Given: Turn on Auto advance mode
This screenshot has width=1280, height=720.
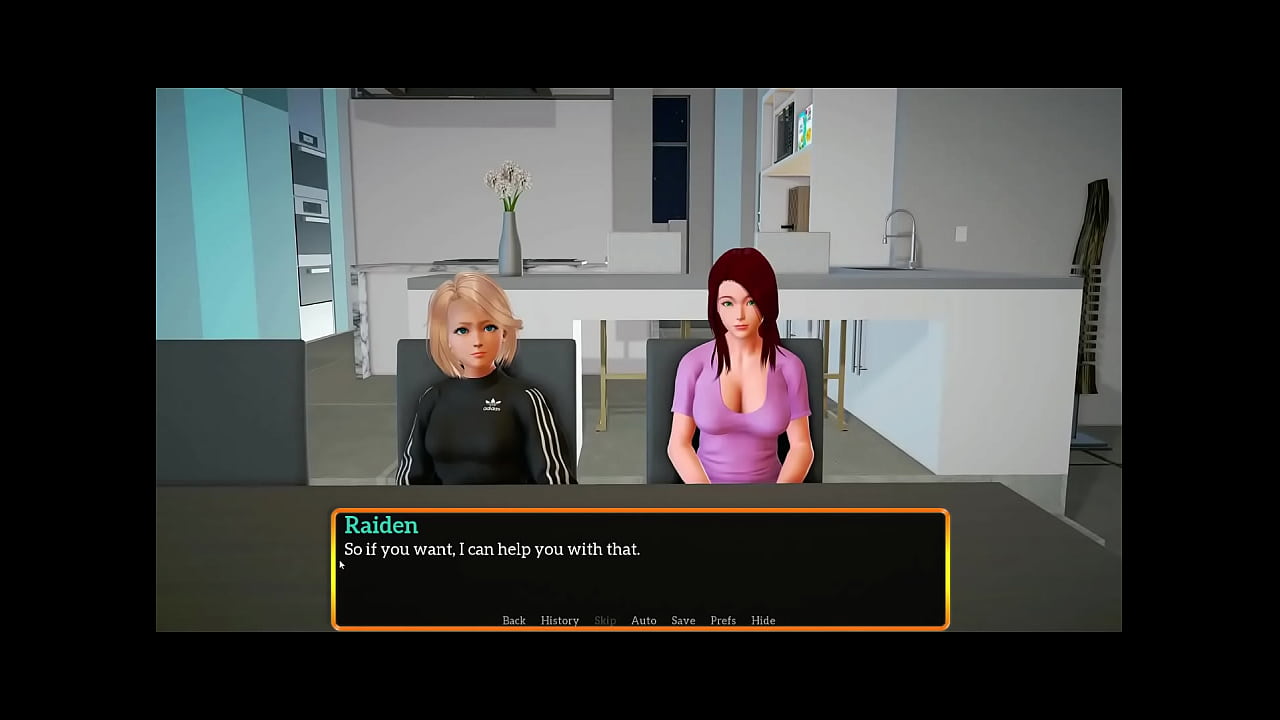Looking at the screenshot, I should (x=643, y=621).
